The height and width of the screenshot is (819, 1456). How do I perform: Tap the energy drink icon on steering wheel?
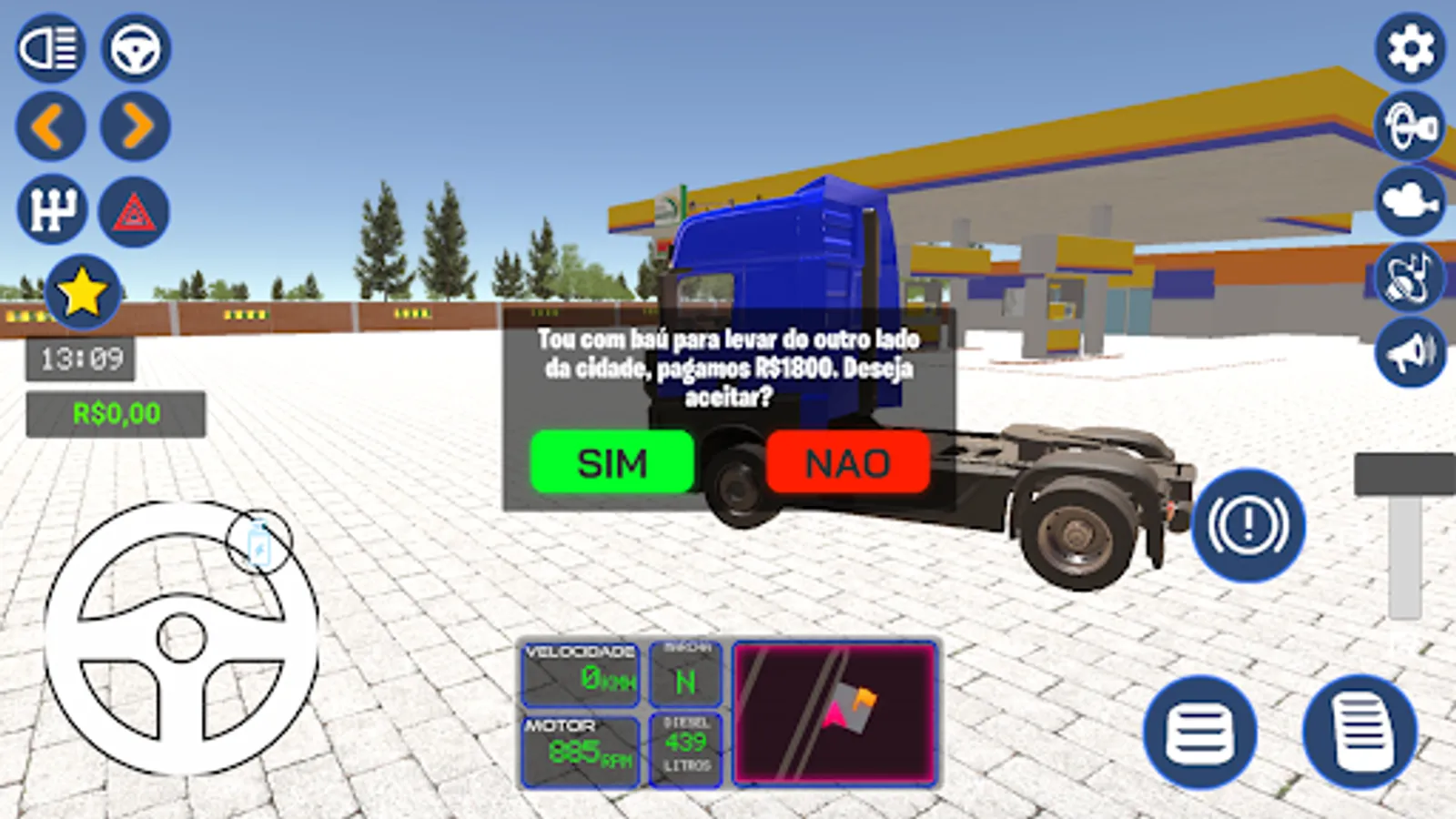[x=259, y=541]
